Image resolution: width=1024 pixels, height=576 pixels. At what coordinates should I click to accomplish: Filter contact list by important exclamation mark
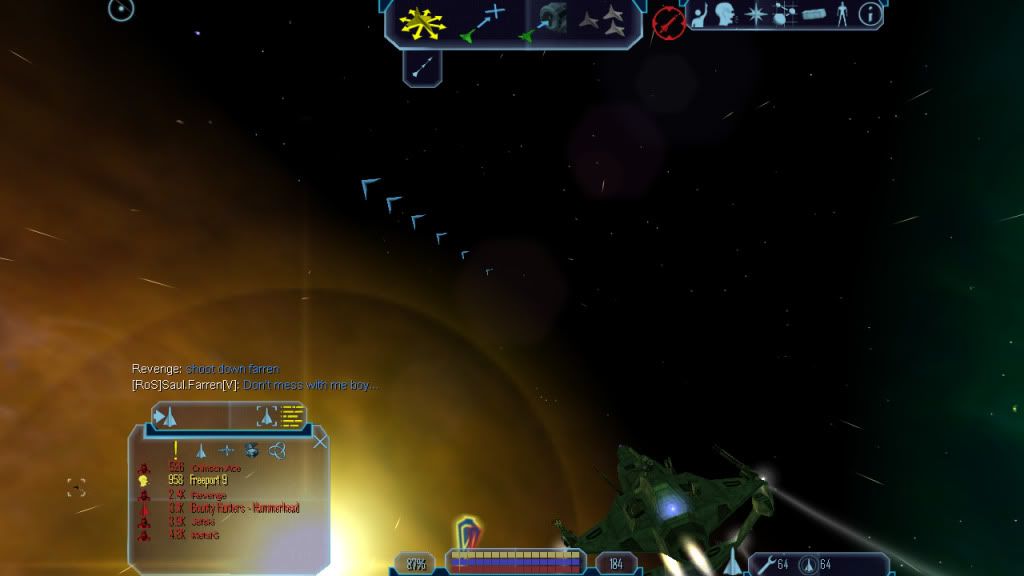[x=176, y=450]
